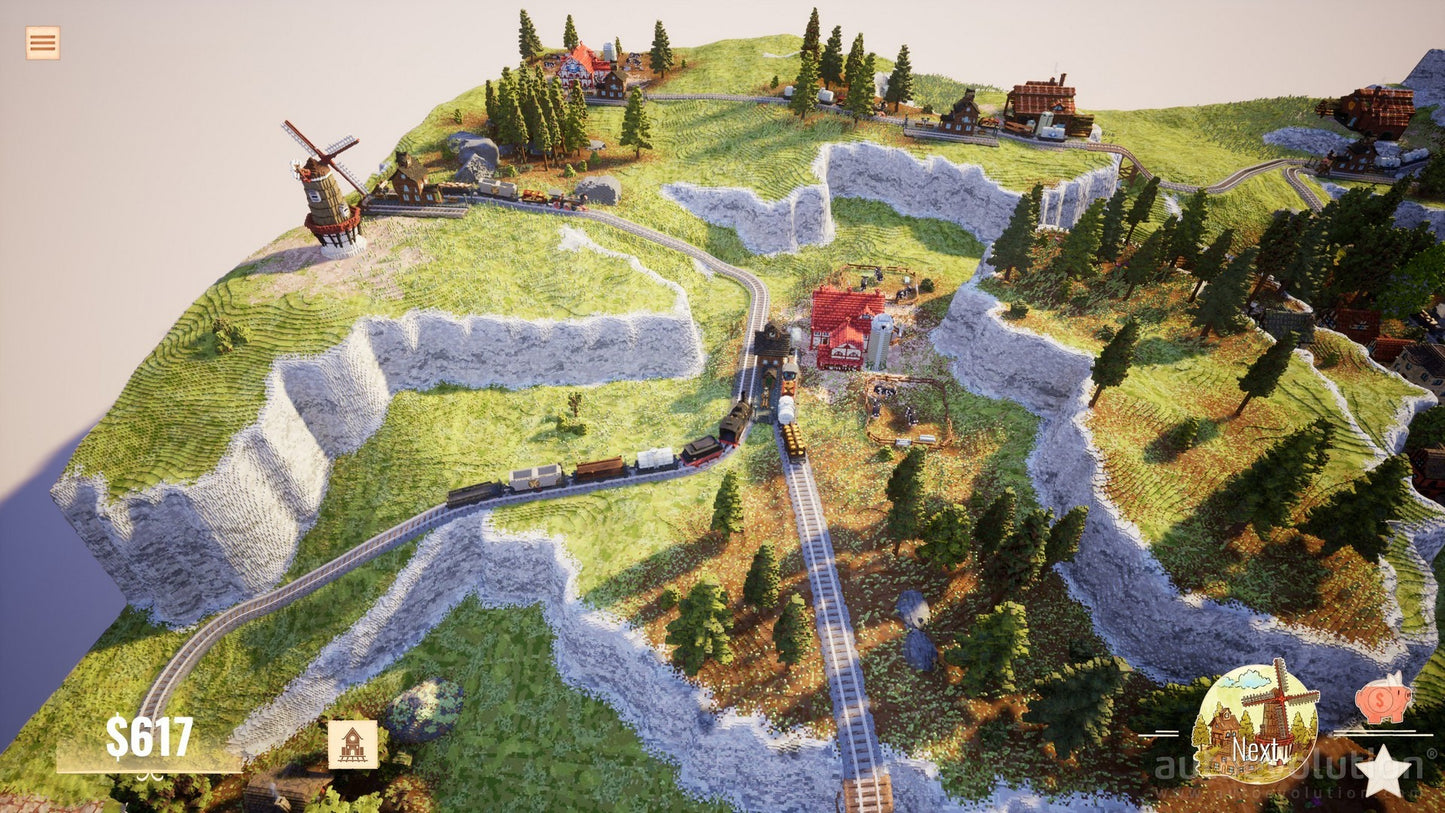Click the Next windmill card
The height and width of the screenshot is (813, 1445).
[1256, 722]
